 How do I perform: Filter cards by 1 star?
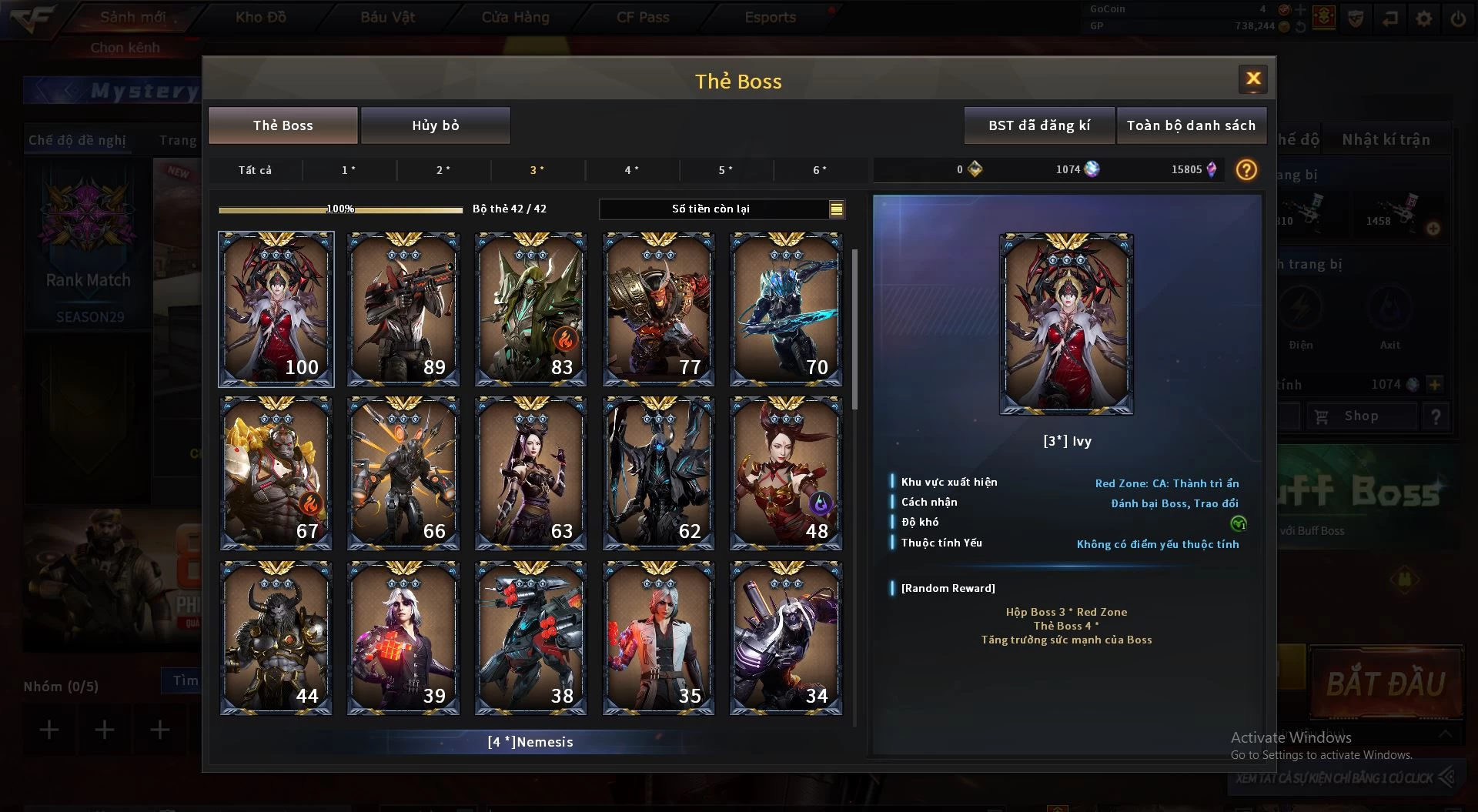349,170
